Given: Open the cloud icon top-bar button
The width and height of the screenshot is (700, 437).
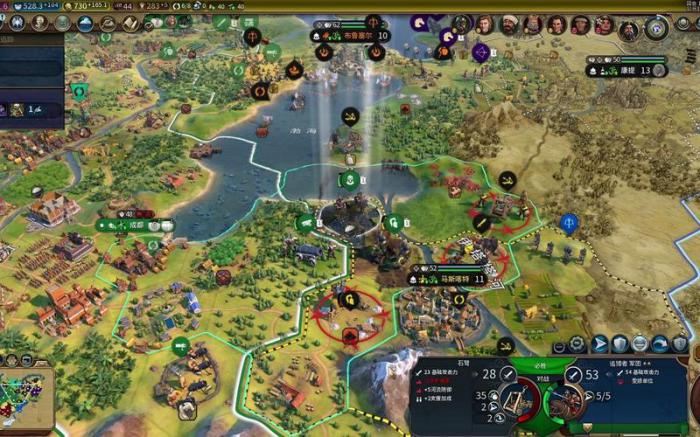Looking at the screenshot, I should tap(85, 23).
